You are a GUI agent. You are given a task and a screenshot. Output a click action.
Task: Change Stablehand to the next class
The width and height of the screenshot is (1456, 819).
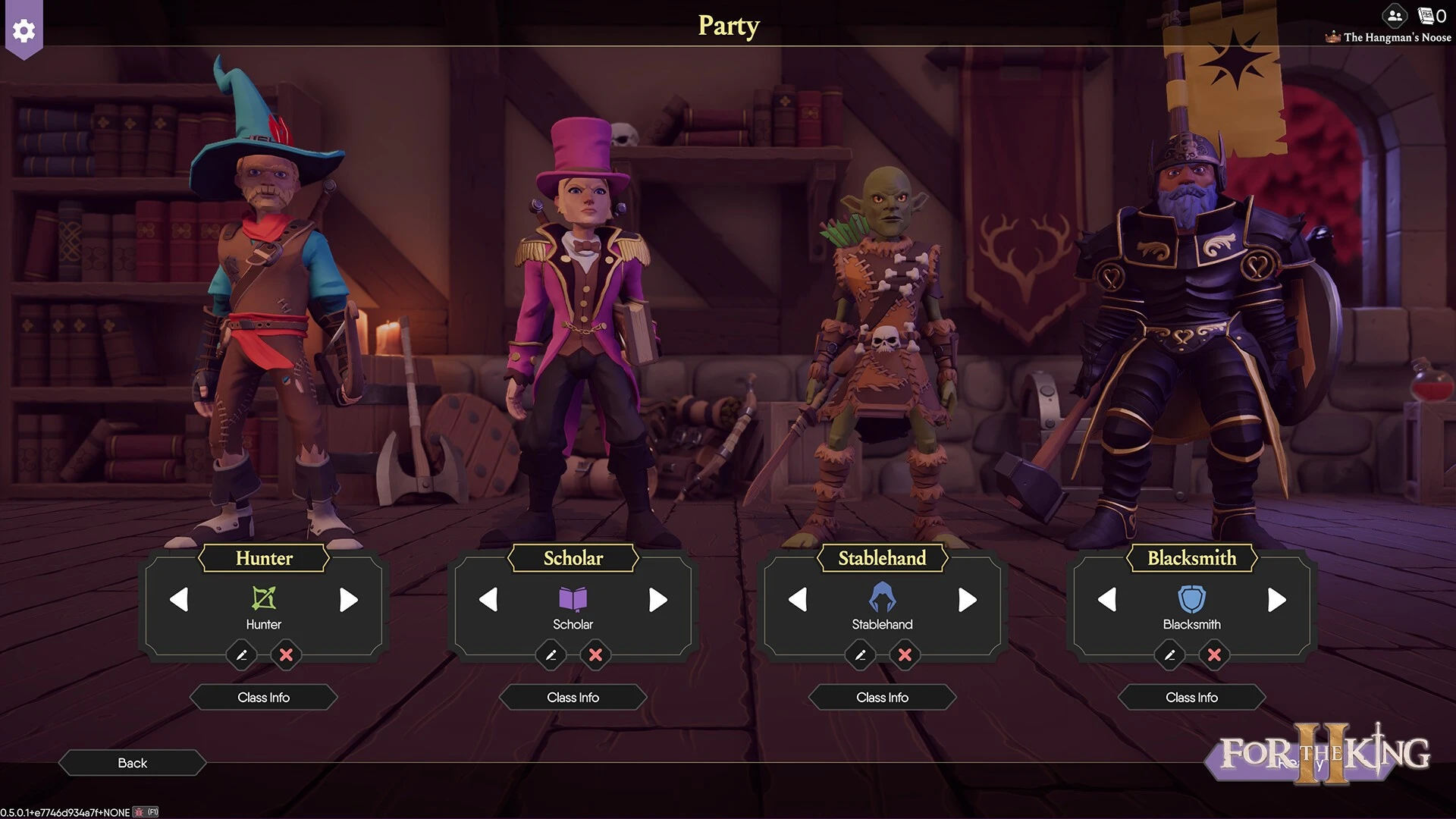coord(967,600)
